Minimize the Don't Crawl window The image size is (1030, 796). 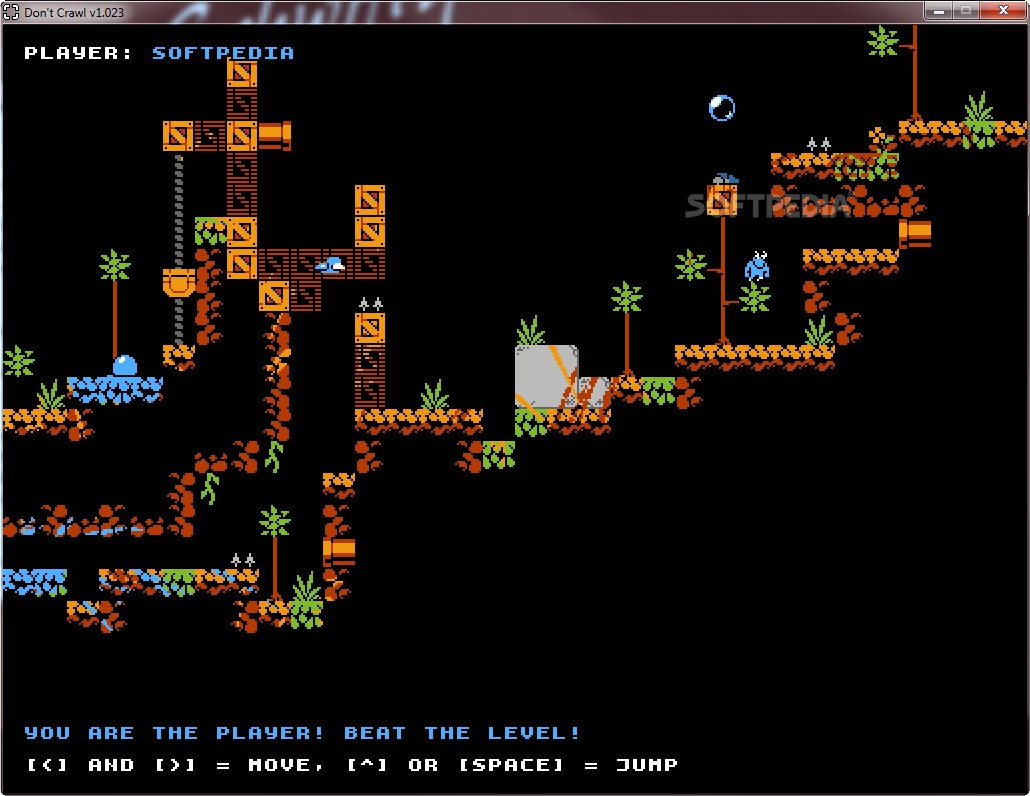(937, 10)
